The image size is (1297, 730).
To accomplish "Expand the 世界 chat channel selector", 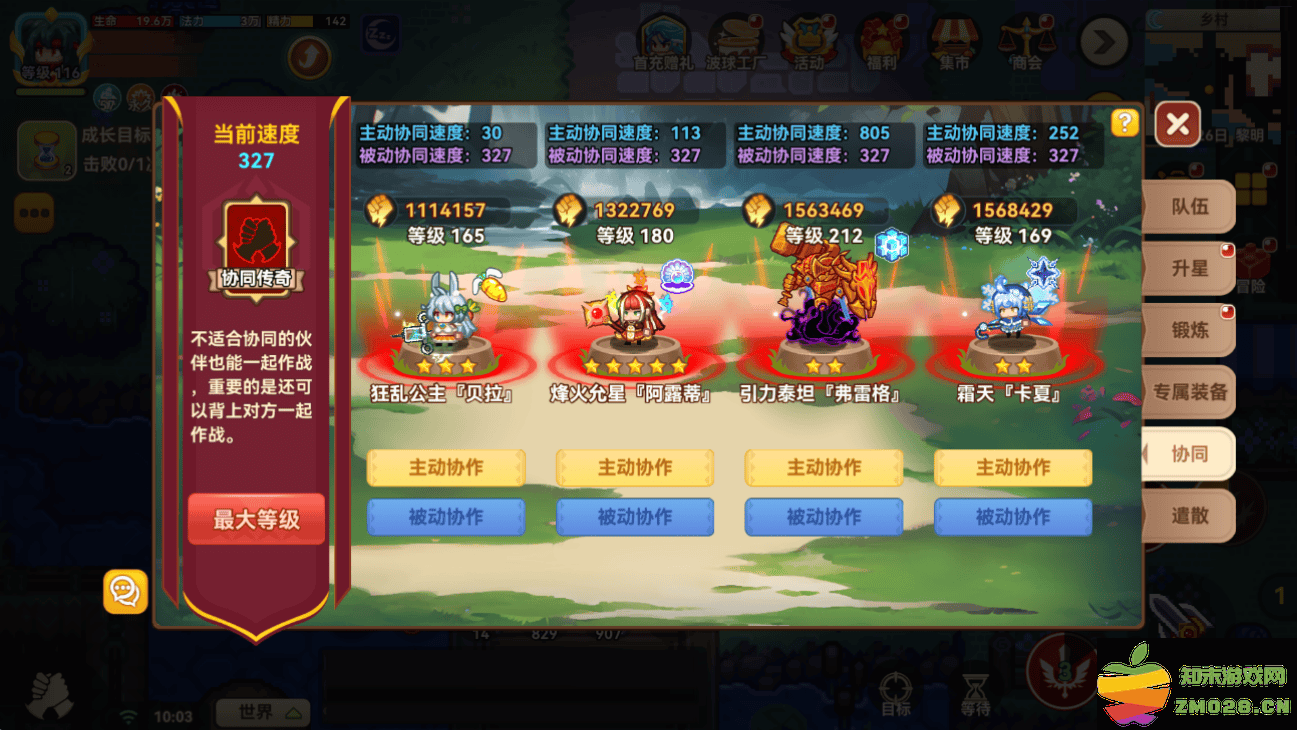I will (262, 712).
